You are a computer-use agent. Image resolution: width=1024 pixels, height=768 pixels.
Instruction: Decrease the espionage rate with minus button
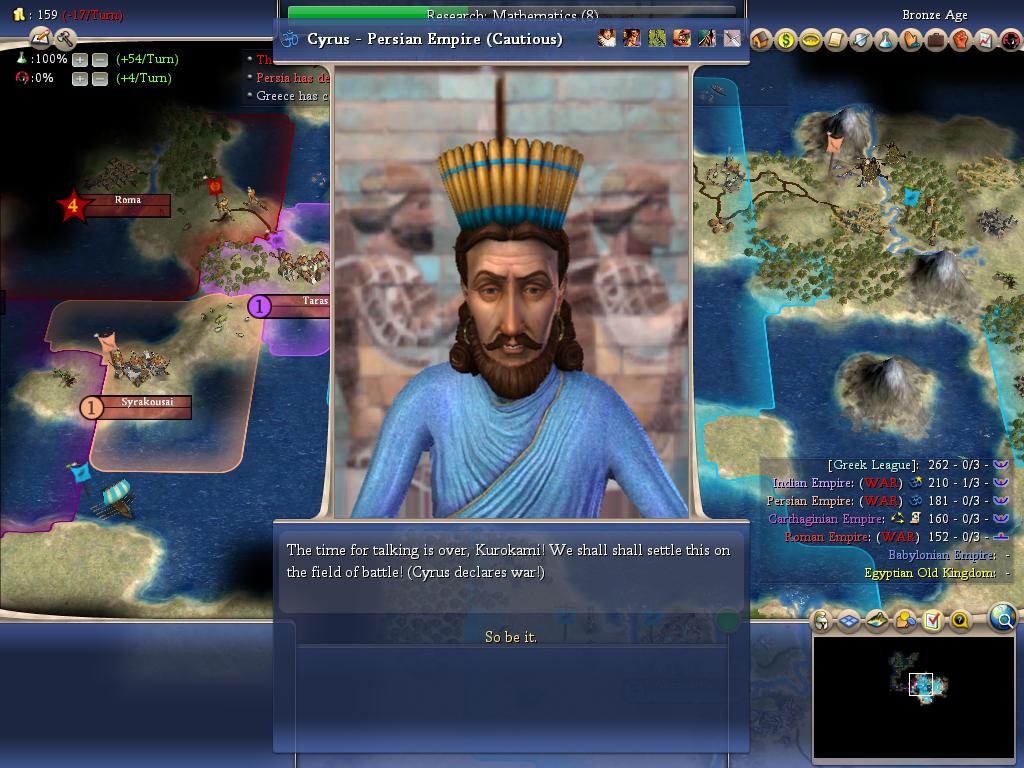(100, 78)
